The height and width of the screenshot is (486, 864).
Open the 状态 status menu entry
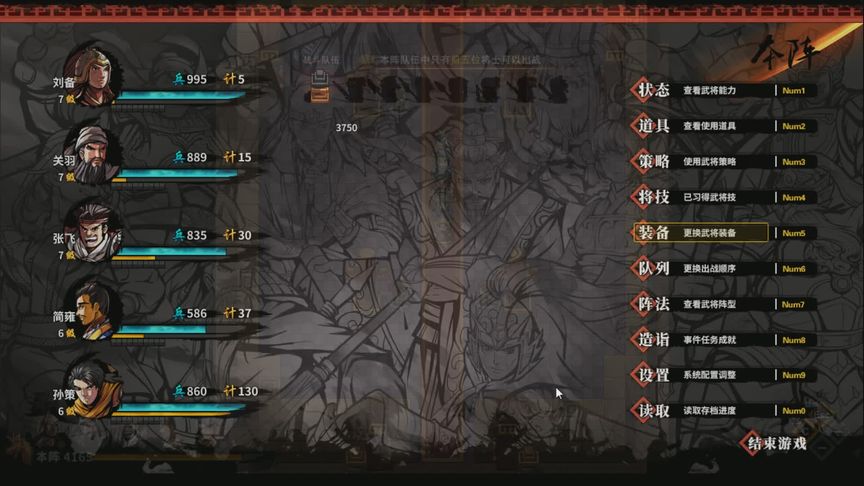(x=655, y=91)
